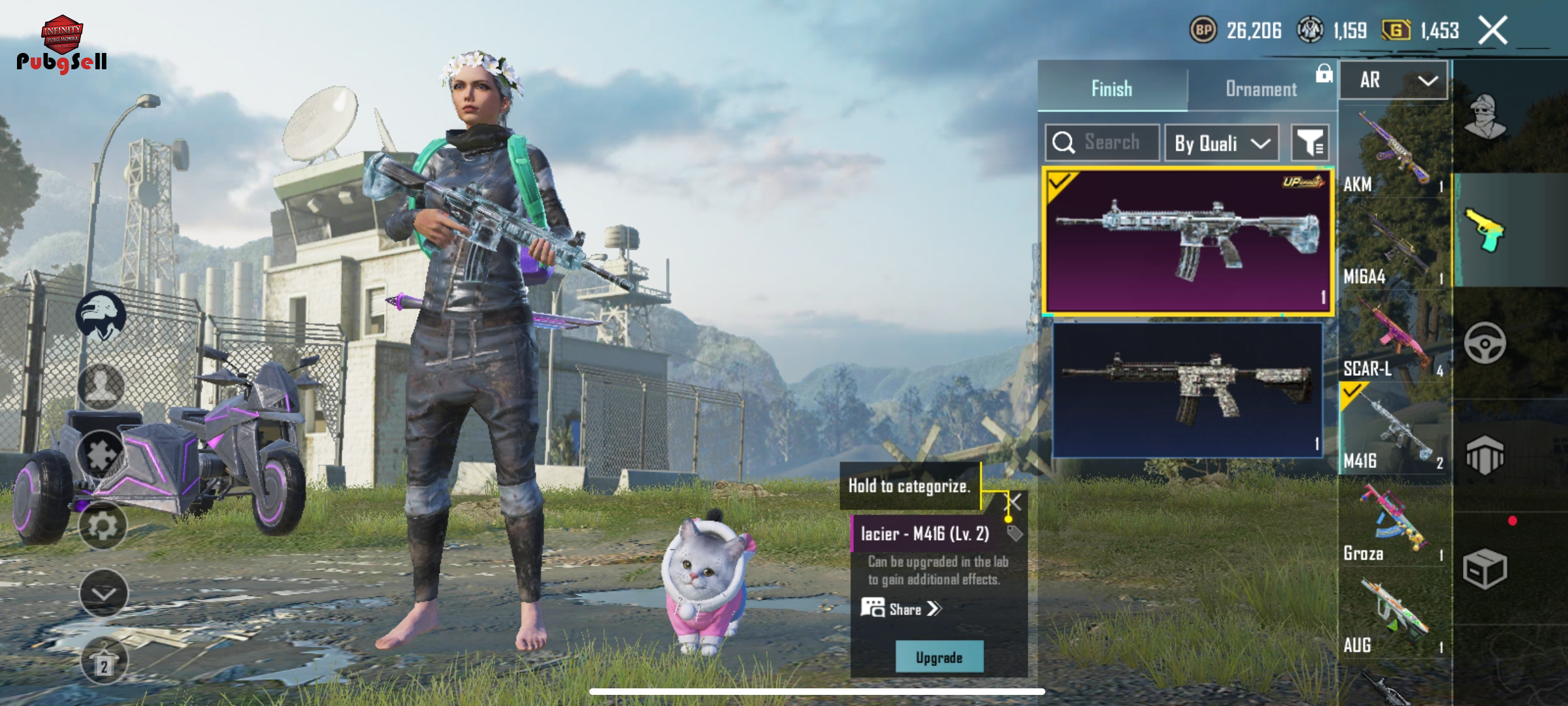This screenshot has height=706, width=1568.
Task: Close the inventory screen with the X
Action: [1493, 30]
